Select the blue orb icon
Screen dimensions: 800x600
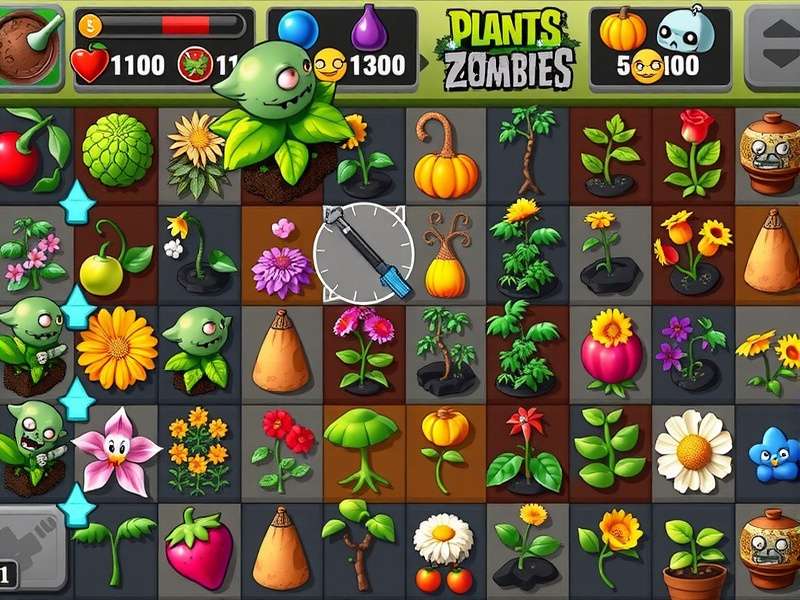(x=298, y=32)
